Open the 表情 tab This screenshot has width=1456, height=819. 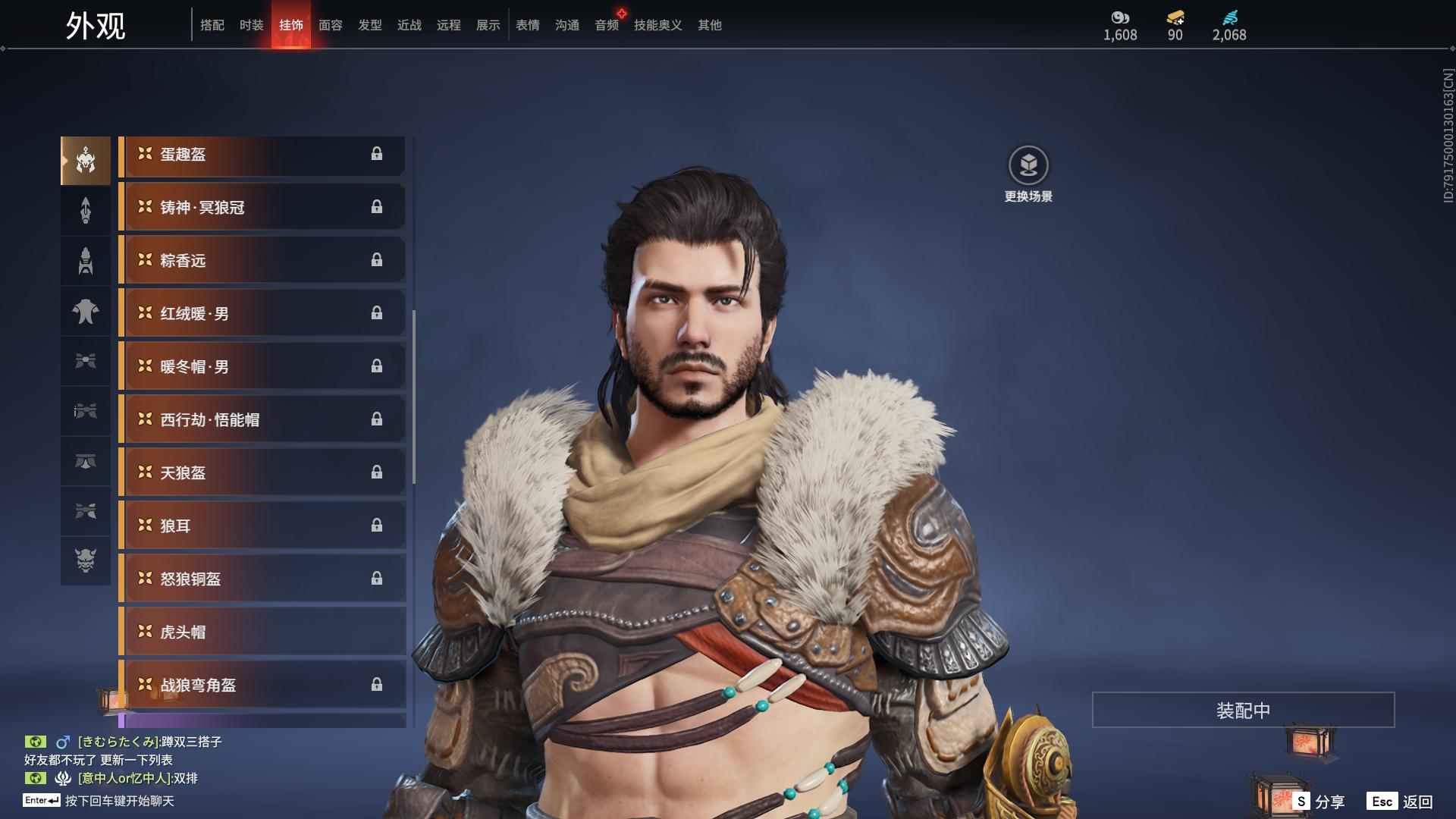coord(528,25)
